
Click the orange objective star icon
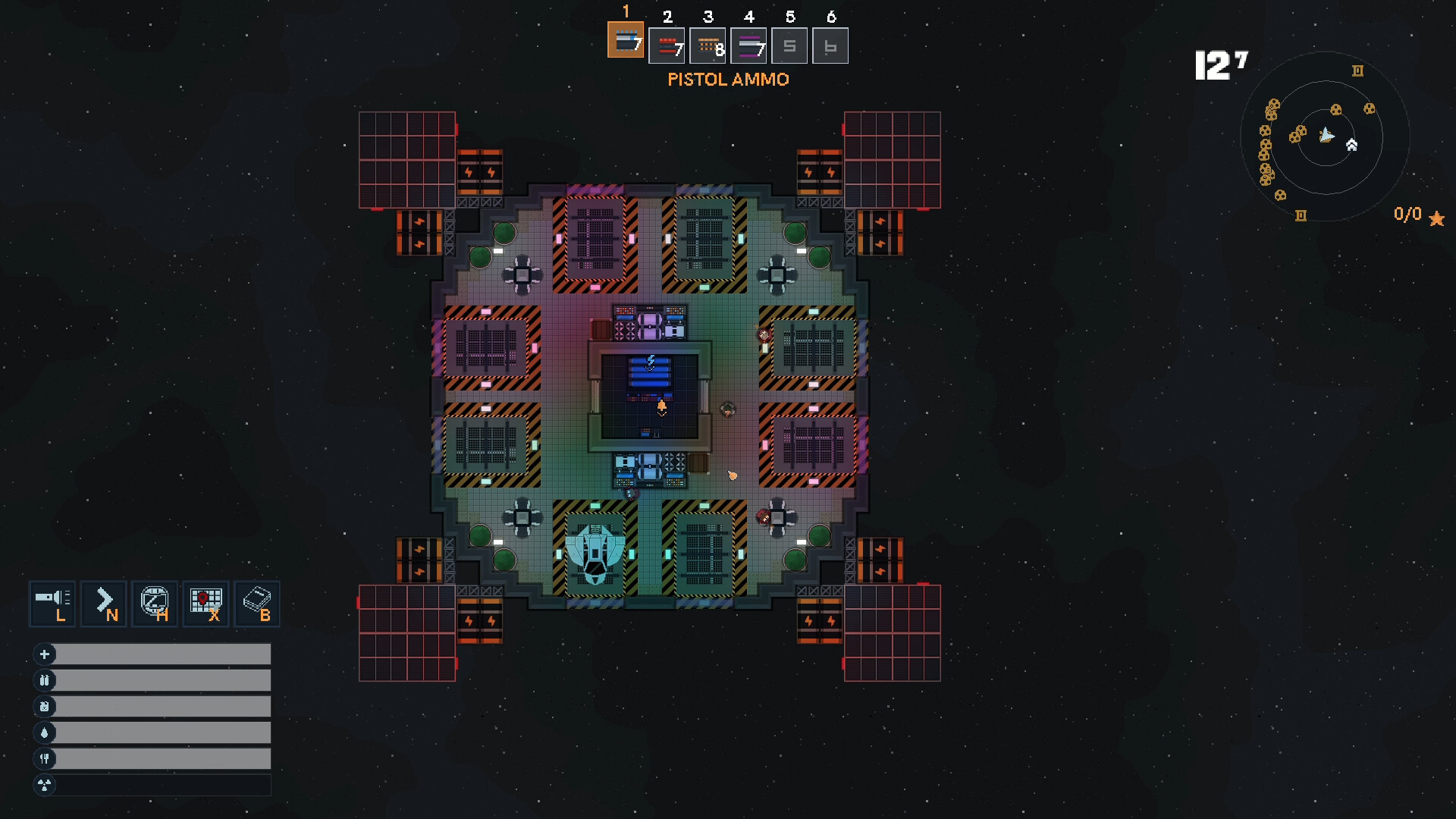coord(1436,219)
